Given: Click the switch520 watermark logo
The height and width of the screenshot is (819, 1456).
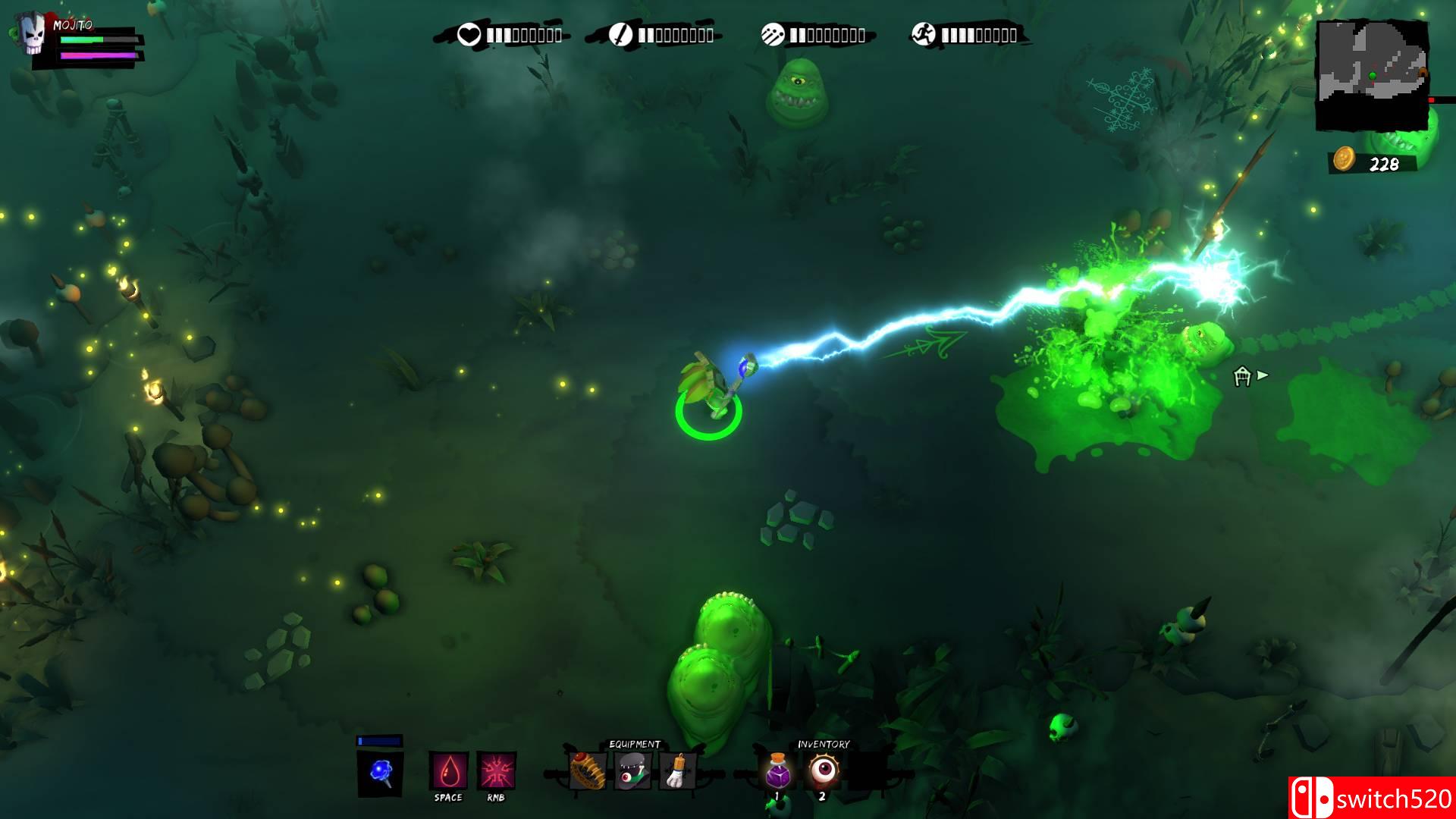Looking at the screenshot, I should tap(1371, 798).
